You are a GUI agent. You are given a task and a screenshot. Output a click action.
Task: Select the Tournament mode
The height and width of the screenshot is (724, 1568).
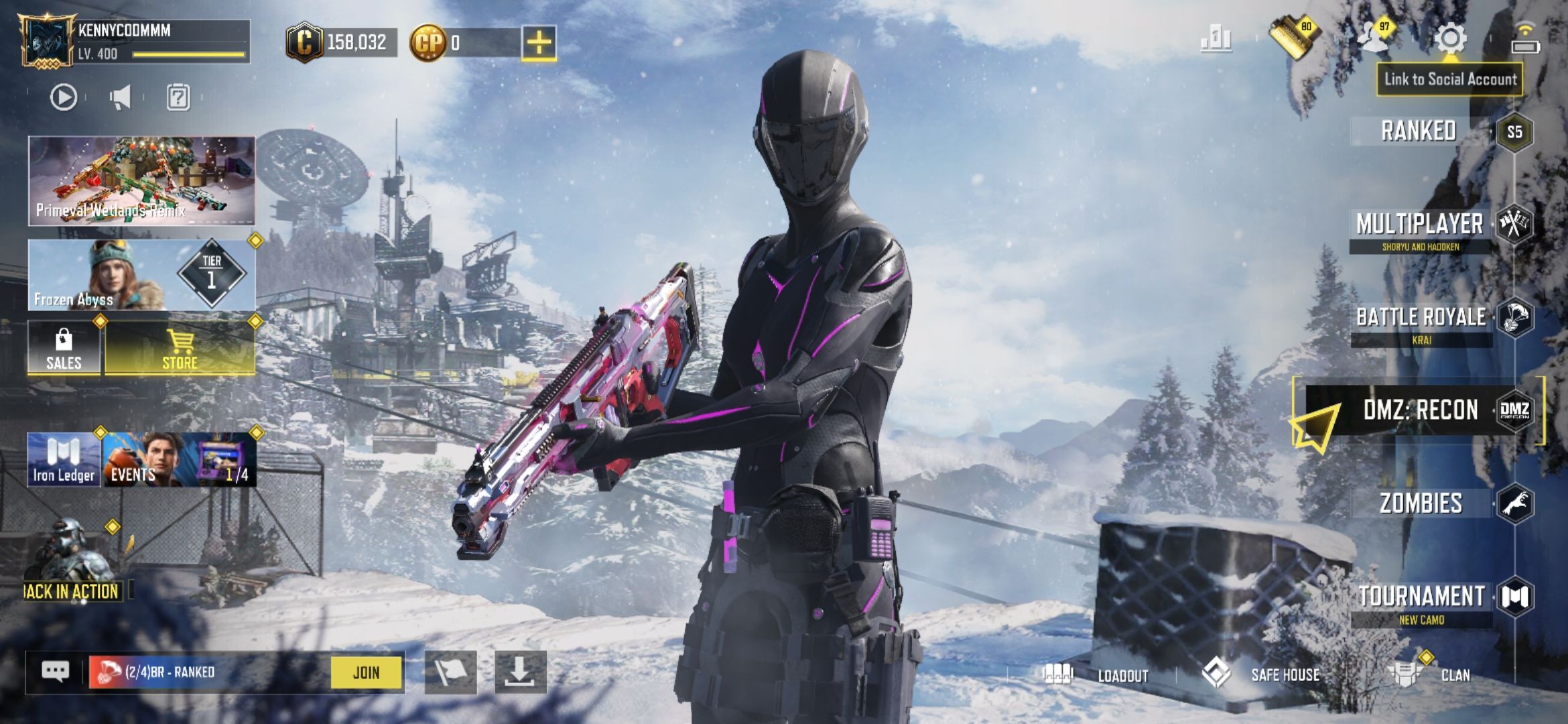[1422, 597]
